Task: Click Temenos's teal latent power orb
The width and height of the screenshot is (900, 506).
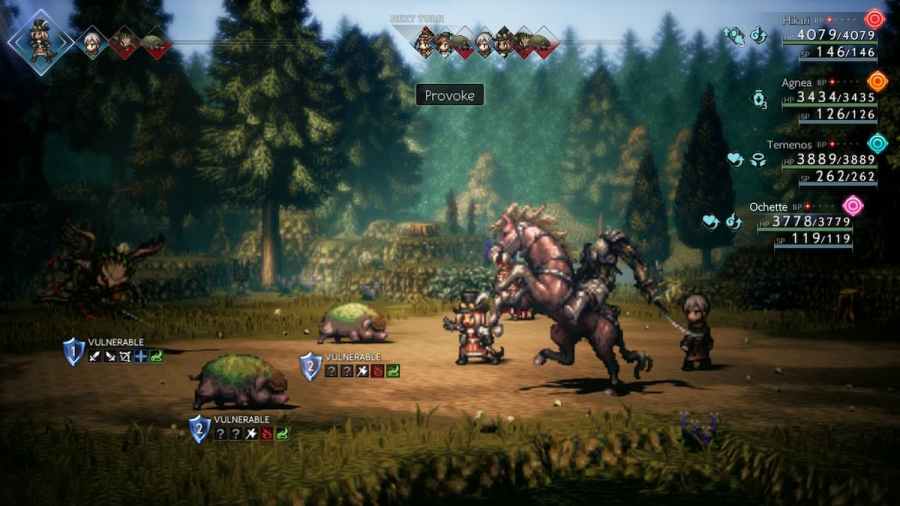Action: 877,143
